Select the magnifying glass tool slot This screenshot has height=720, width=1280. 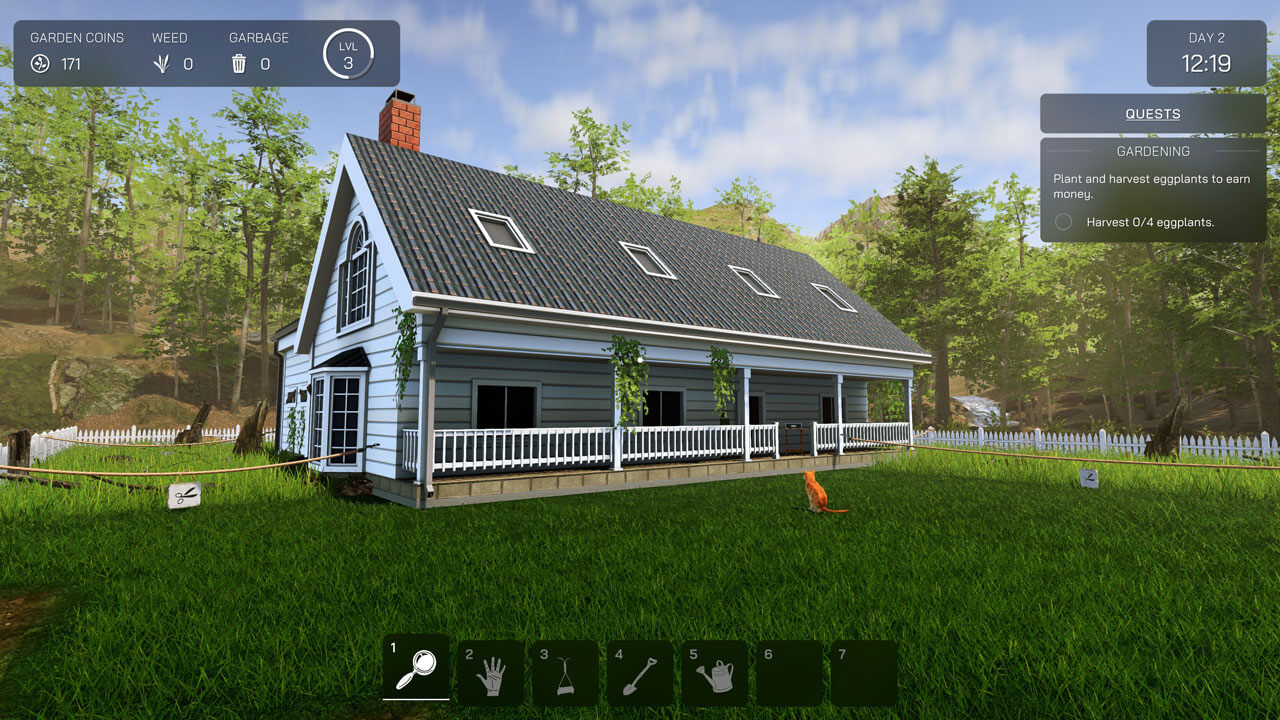pos(416,668)
